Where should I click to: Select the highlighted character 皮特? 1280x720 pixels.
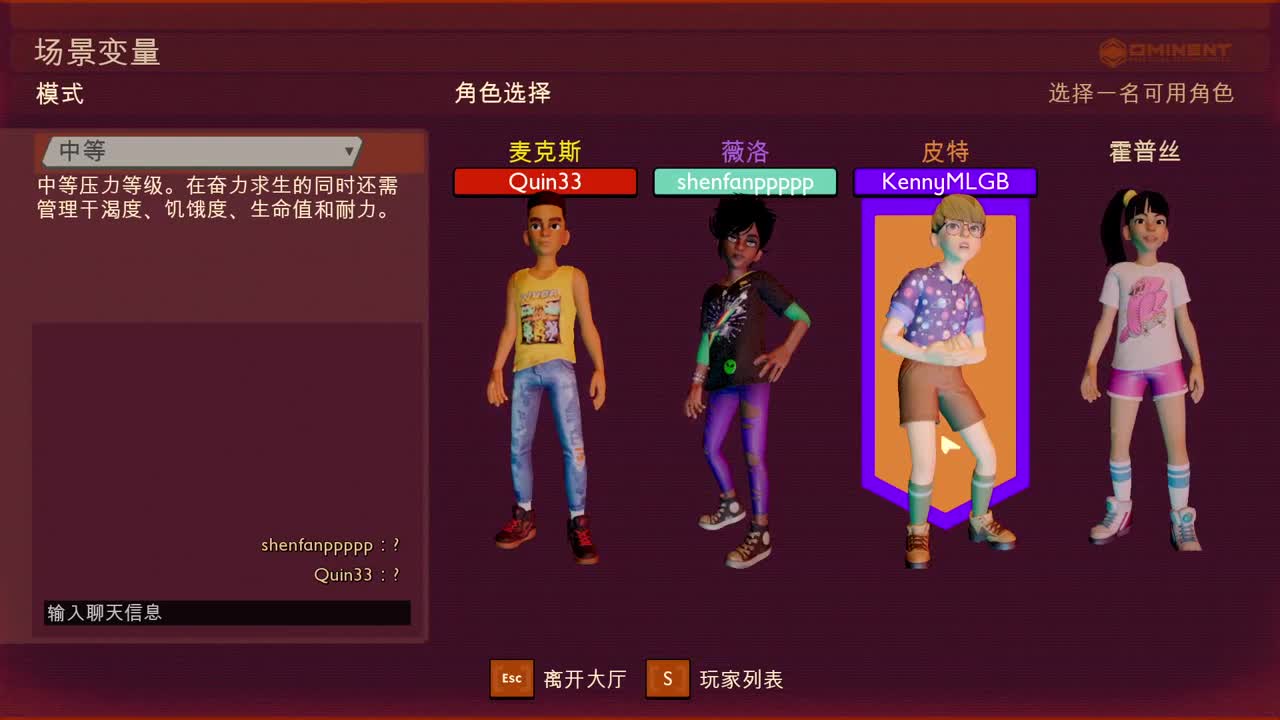944,360
